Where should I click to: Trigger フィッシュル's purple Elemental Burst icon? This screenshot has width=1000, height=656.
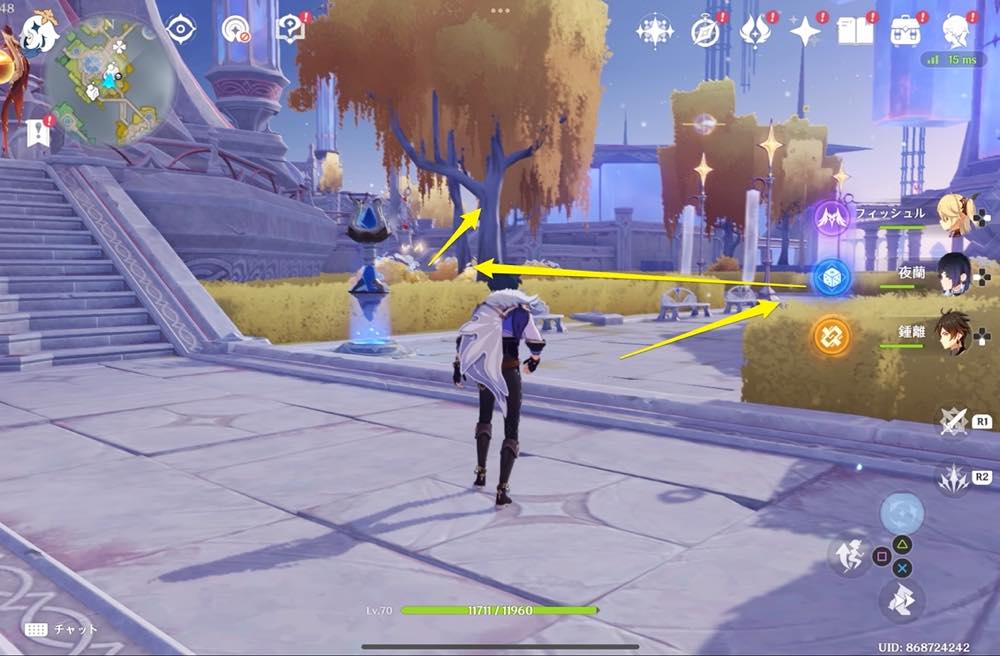(831, 218)
